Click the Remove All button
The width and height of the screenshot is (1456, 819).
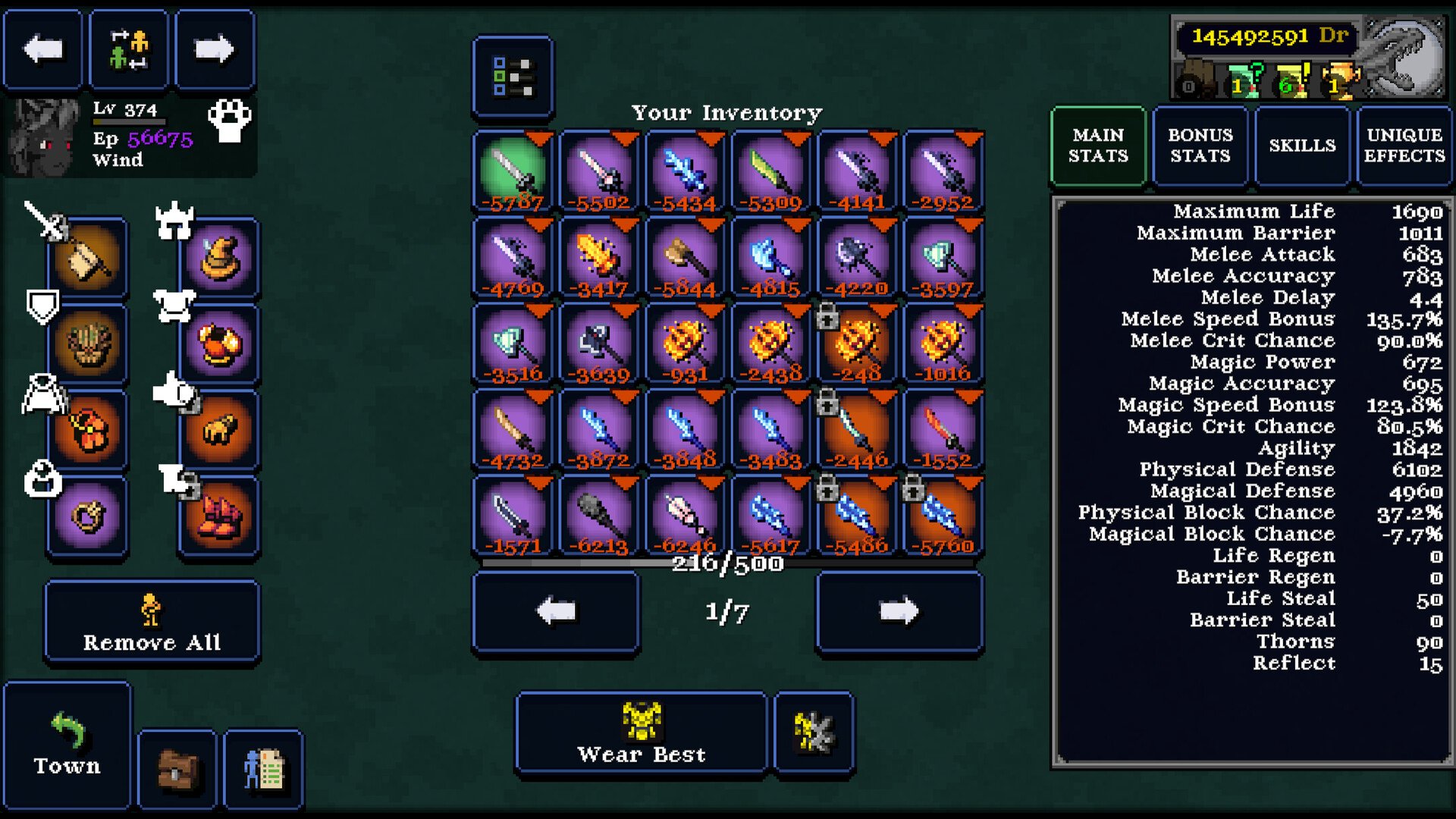tap(152, 622)
